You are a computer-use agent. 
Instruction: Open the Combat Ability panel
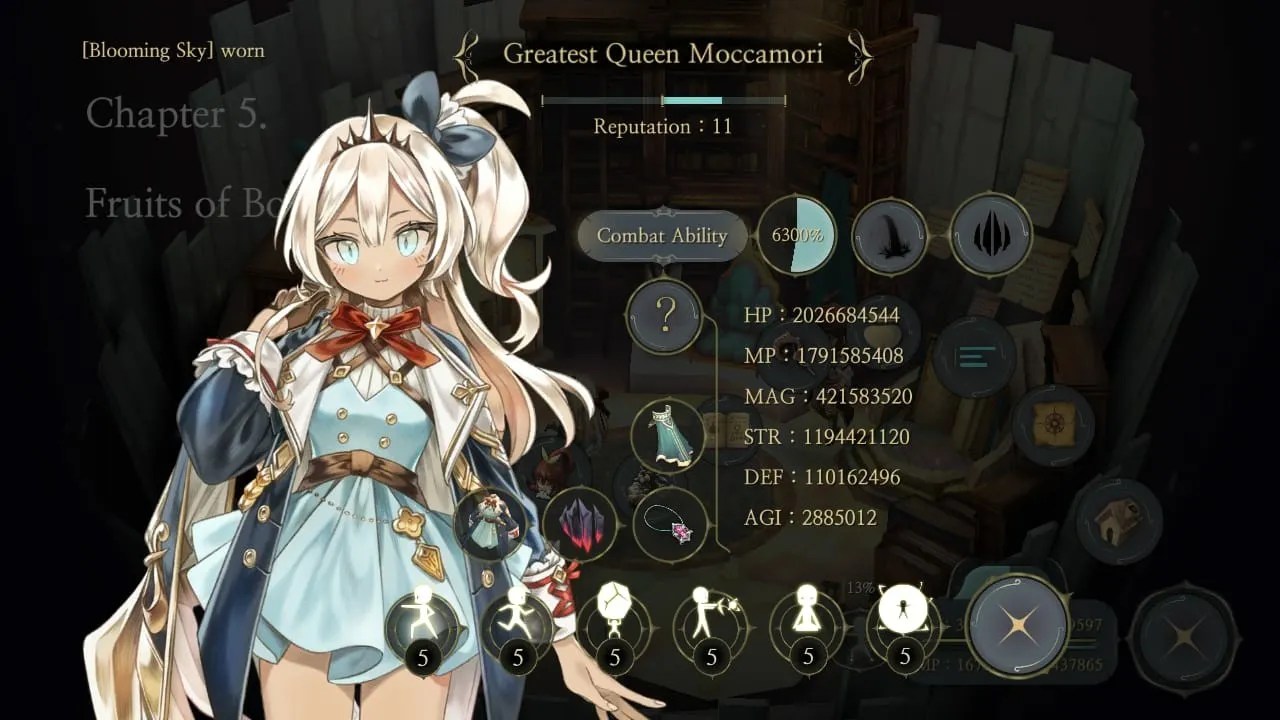tap(662, 236)
